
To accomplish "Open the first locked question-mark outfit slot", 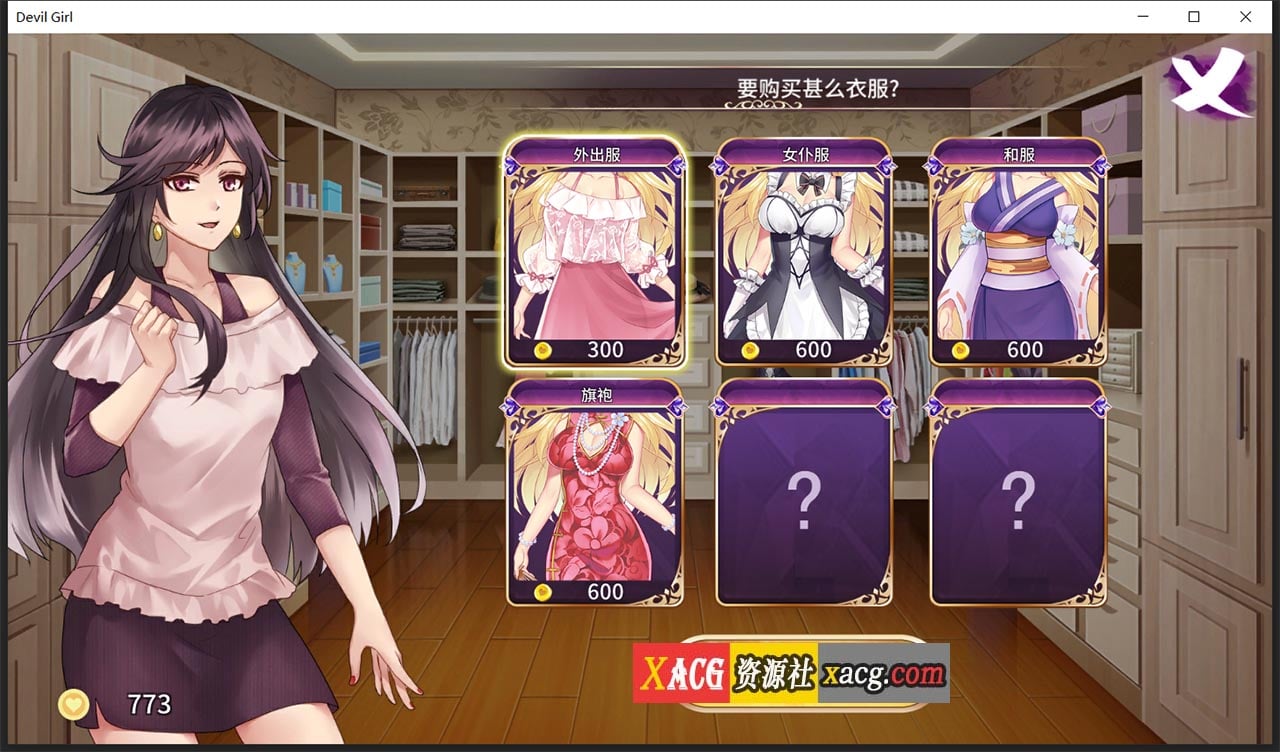I will 806,495.
